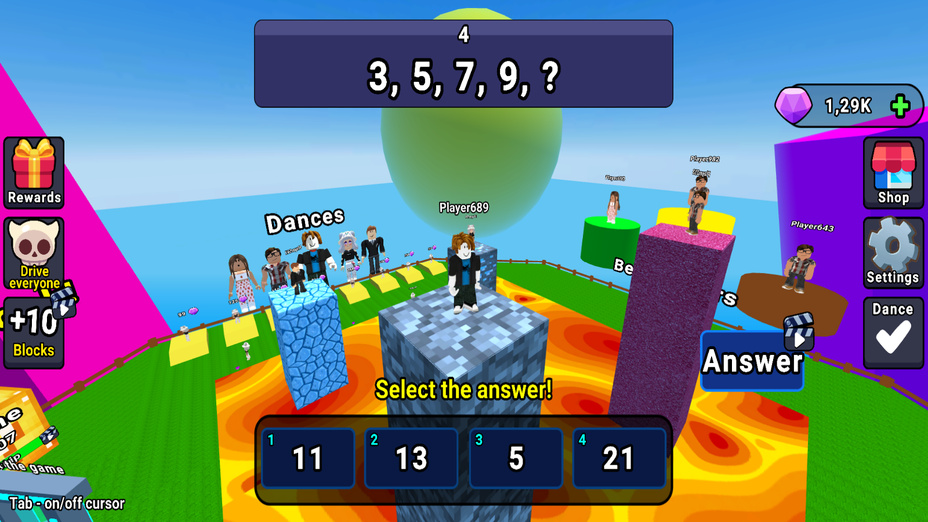Toggle the Dance checkmark button
Viewport: 928px width, 522px height.
[893, 332]
